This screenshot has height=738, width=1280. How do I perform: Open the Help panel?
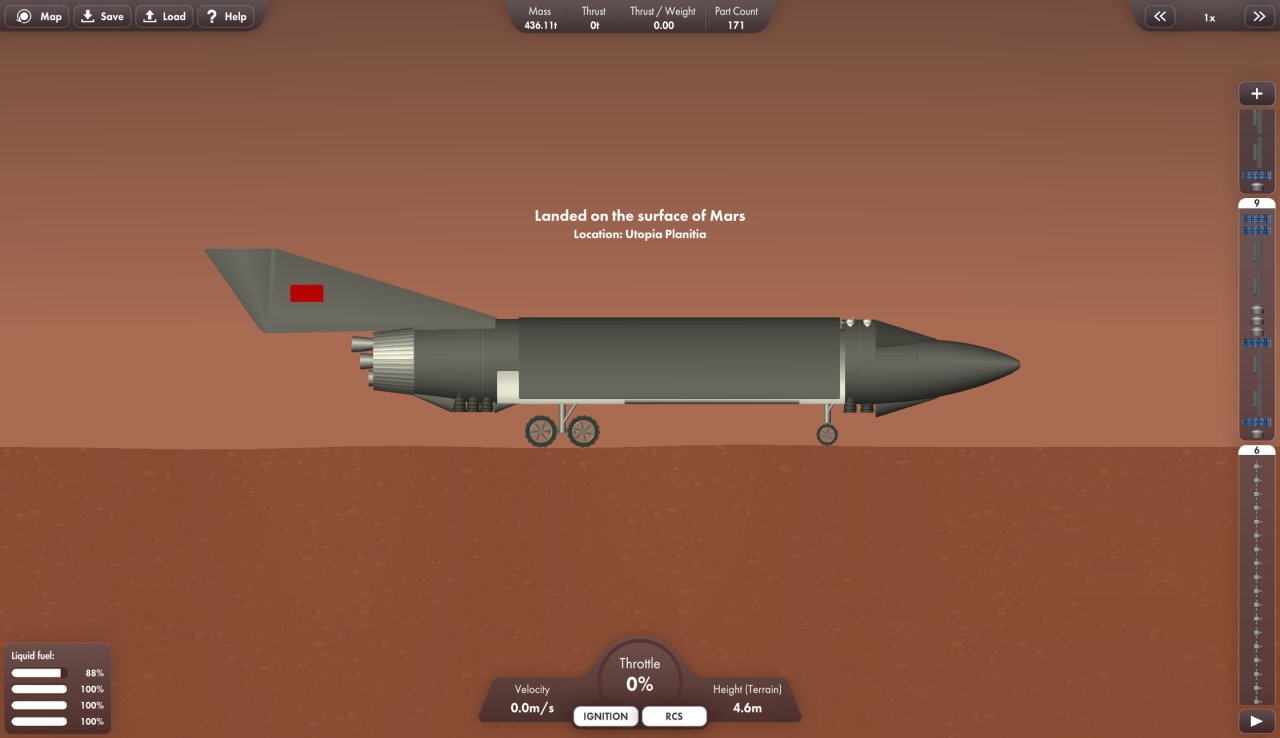[225, 16]
